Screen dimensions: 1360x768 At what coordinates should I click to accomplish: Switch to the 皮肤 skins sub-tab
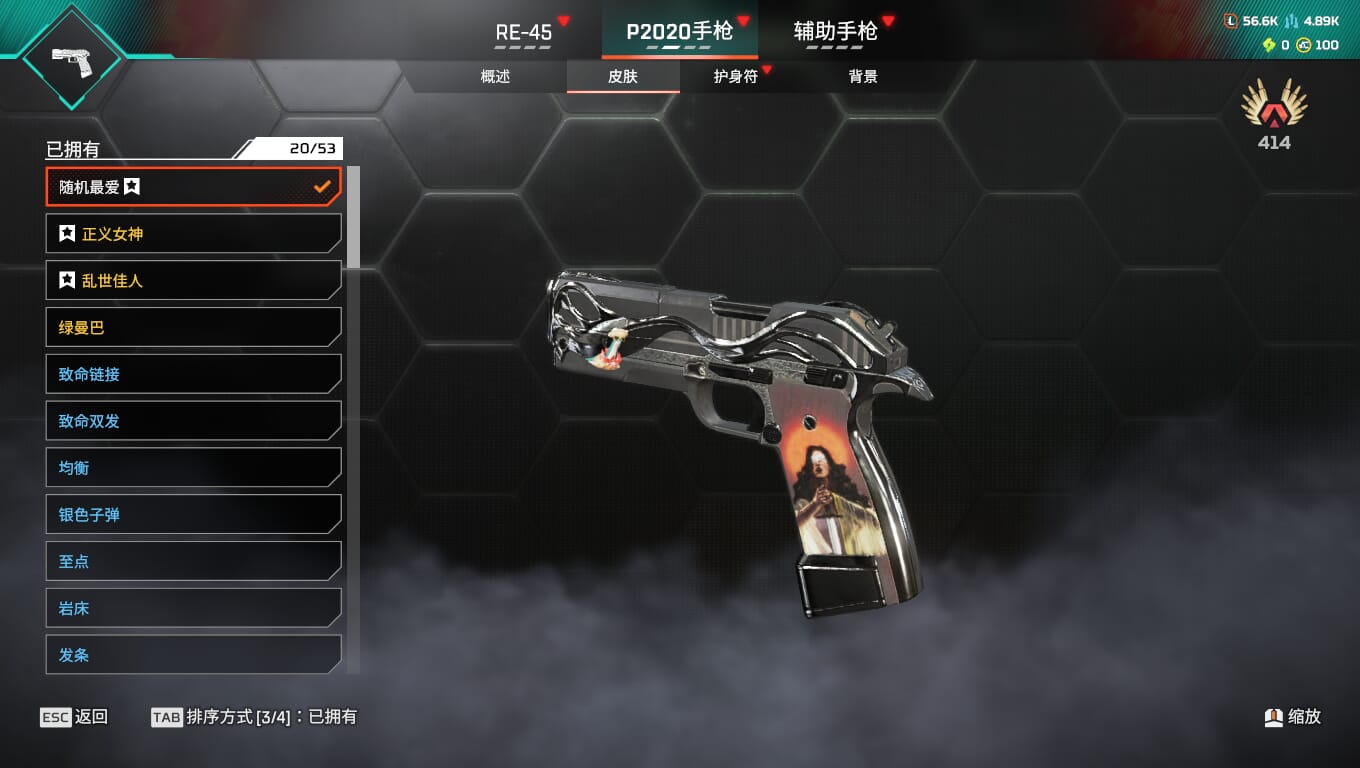[623, 77]
